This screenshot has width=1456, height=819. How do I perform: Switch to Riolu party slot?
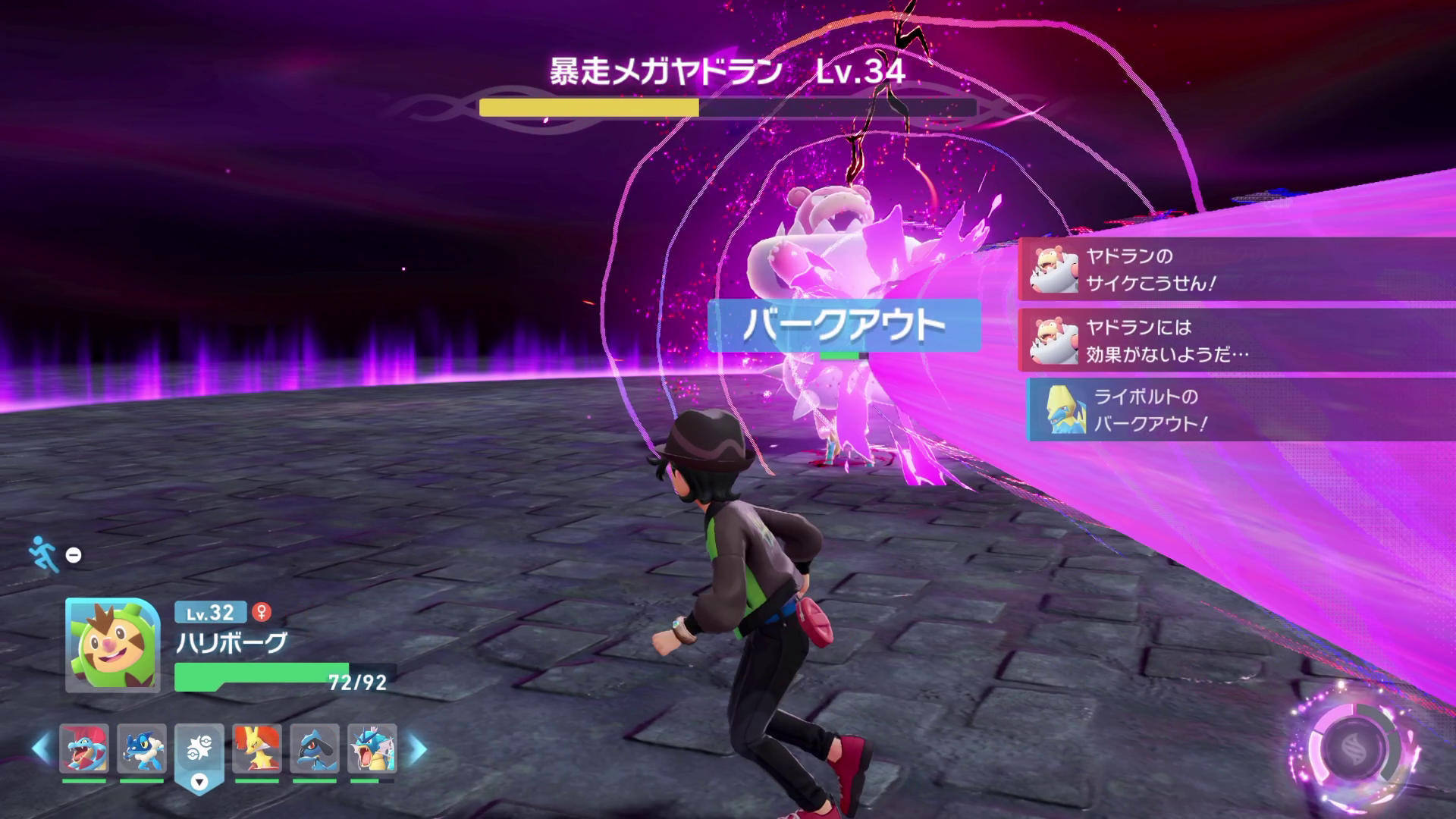tap(315, 748)
